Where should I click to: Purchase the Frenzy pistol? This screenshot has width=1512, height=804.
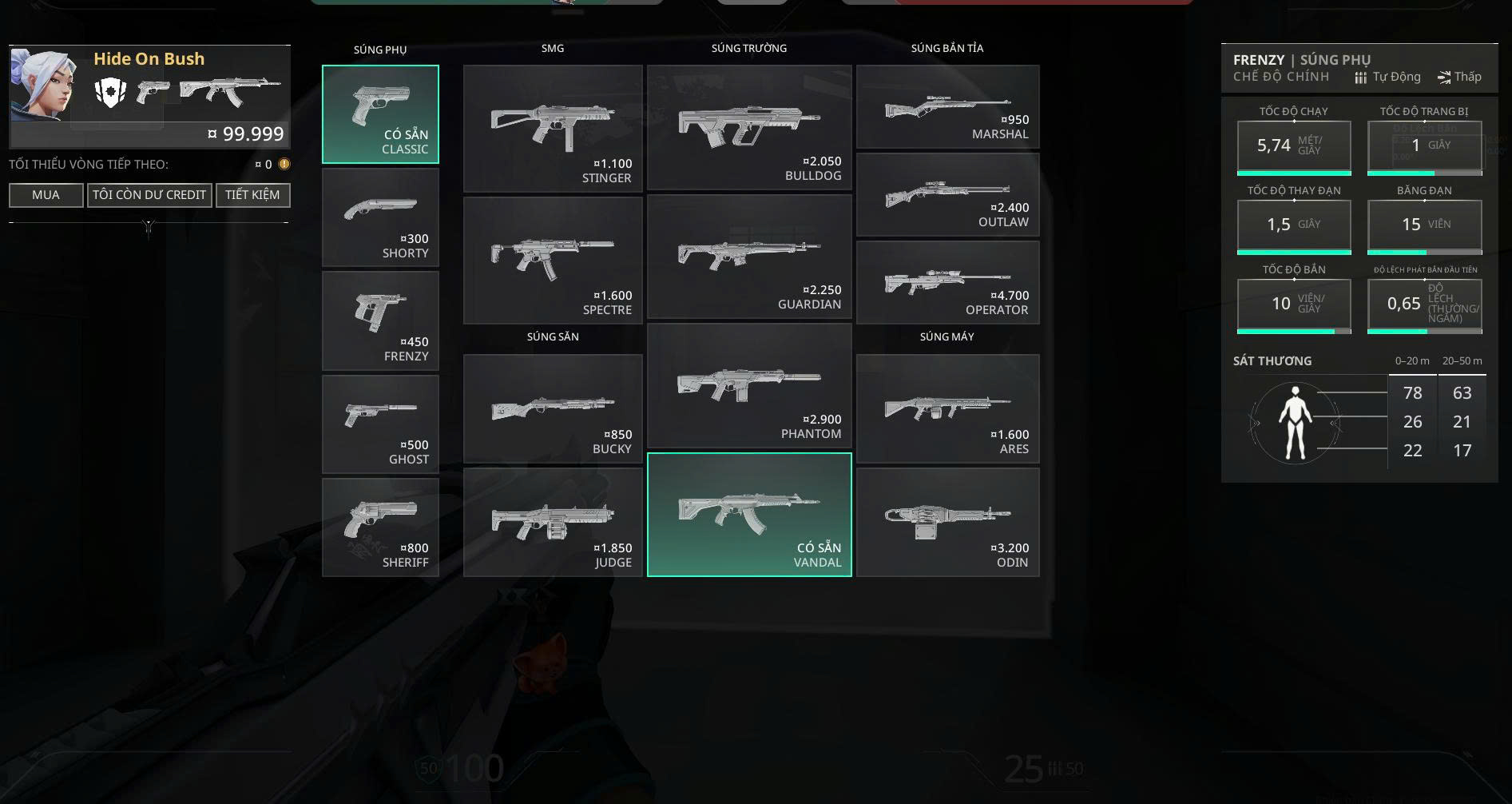380,320
